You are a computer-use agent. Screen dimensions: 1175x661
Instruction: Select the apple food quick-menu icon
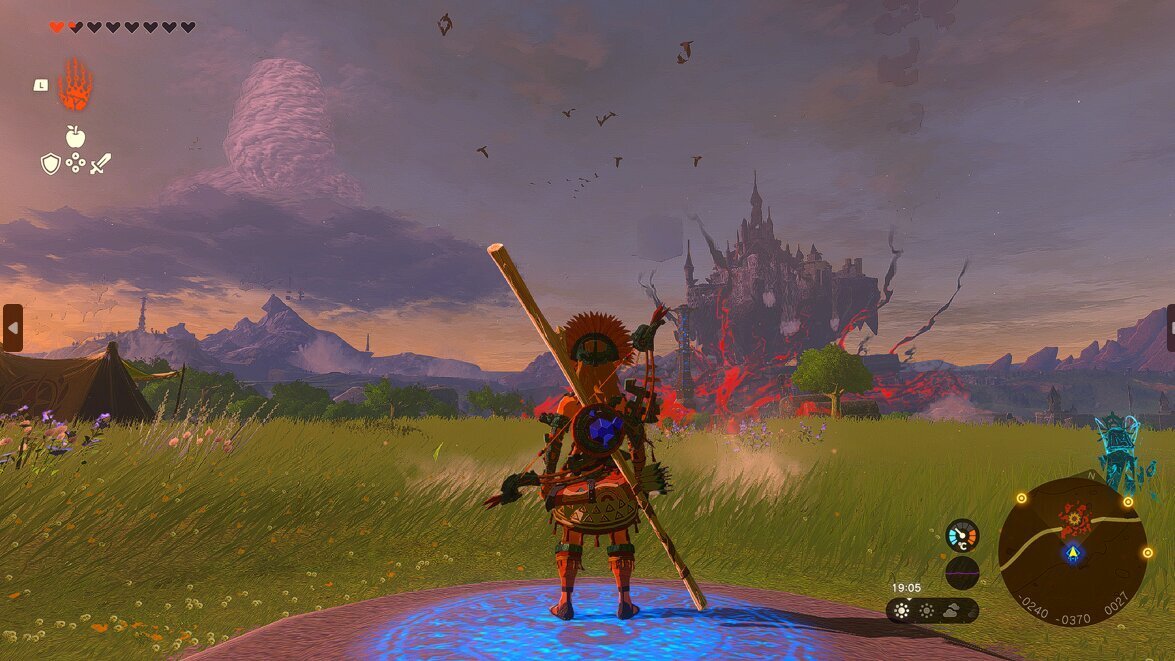[75, 136]
